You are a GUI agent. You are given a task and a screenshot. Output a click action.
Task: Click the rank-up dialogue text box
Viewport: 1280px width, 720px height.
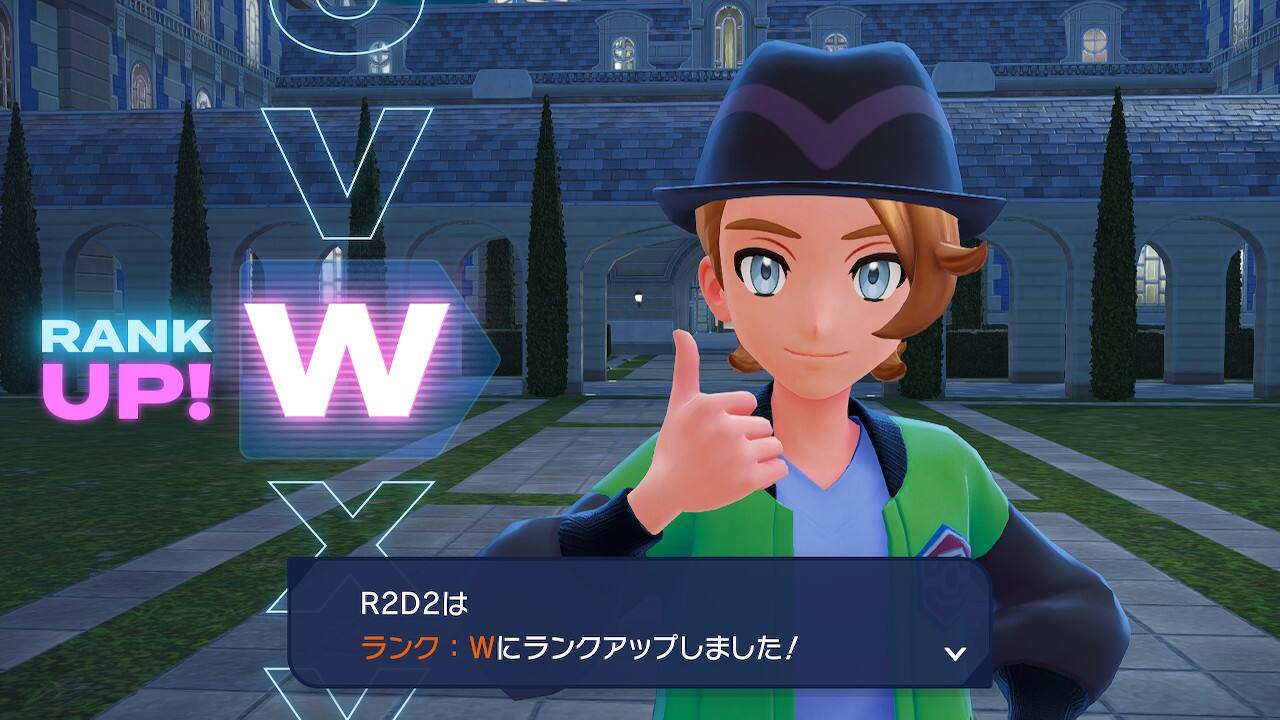coord(638,624)
